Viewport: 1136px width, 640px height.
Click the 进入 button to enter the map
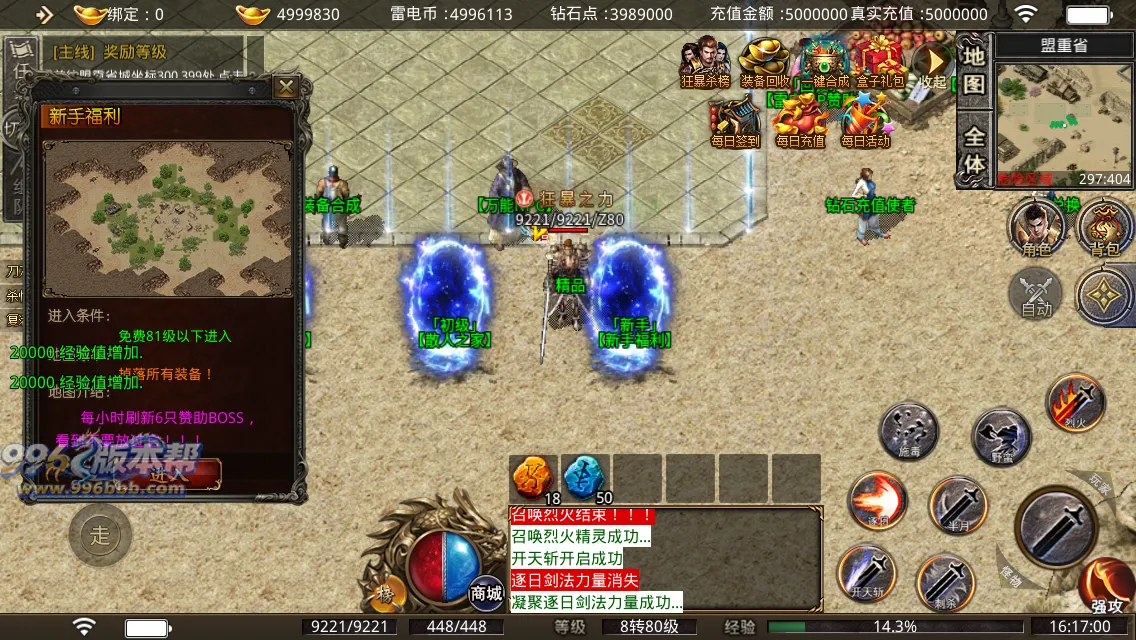pyautogui.click(x=167, y=475)
